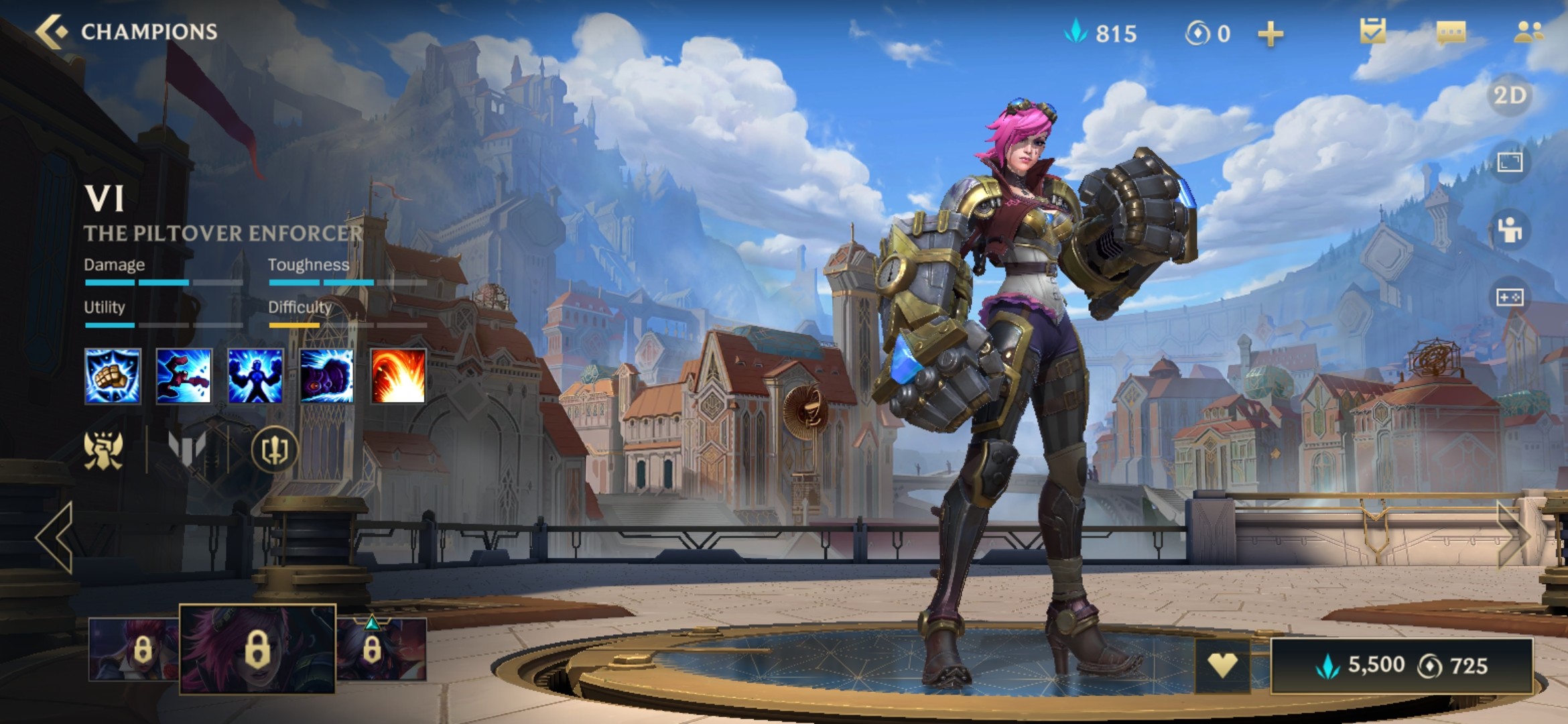Open the friends list icon
Viewport: 1568px width, 724px height.
[1528, 32]
